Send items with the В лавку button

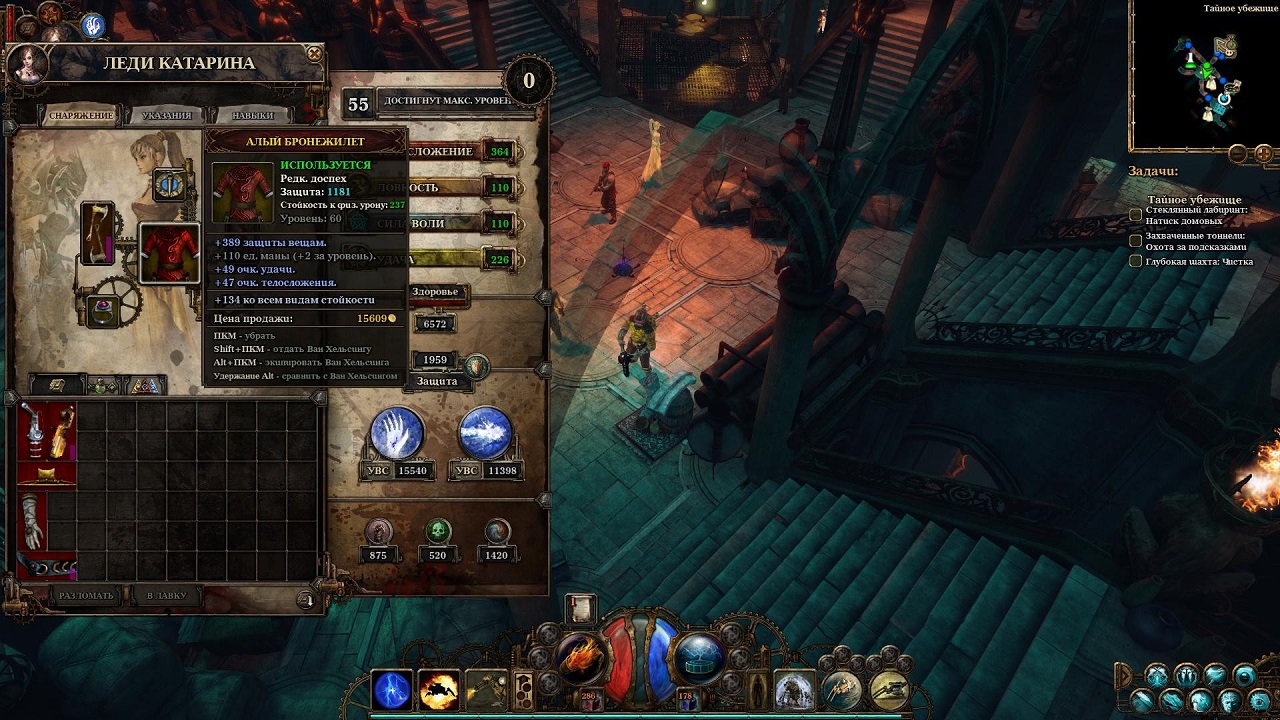[166, 596]
